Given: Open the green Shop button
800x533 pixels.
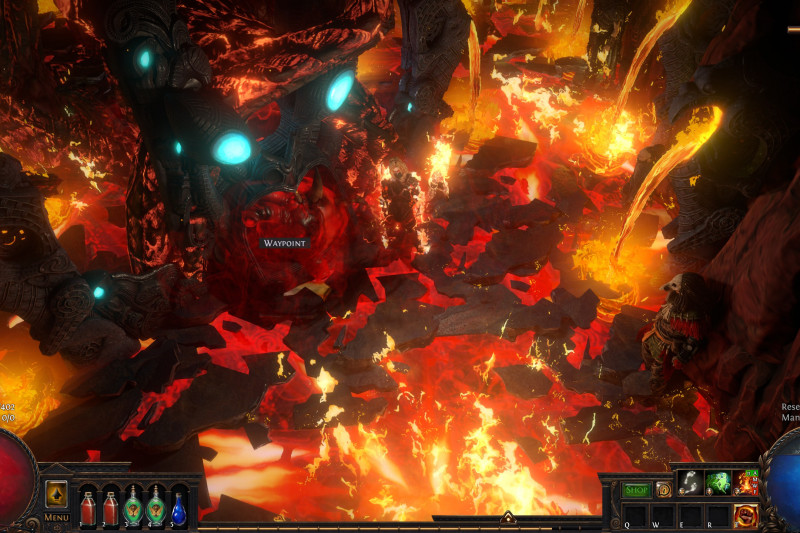Looking at the screenshot, I should pos(637,490).
